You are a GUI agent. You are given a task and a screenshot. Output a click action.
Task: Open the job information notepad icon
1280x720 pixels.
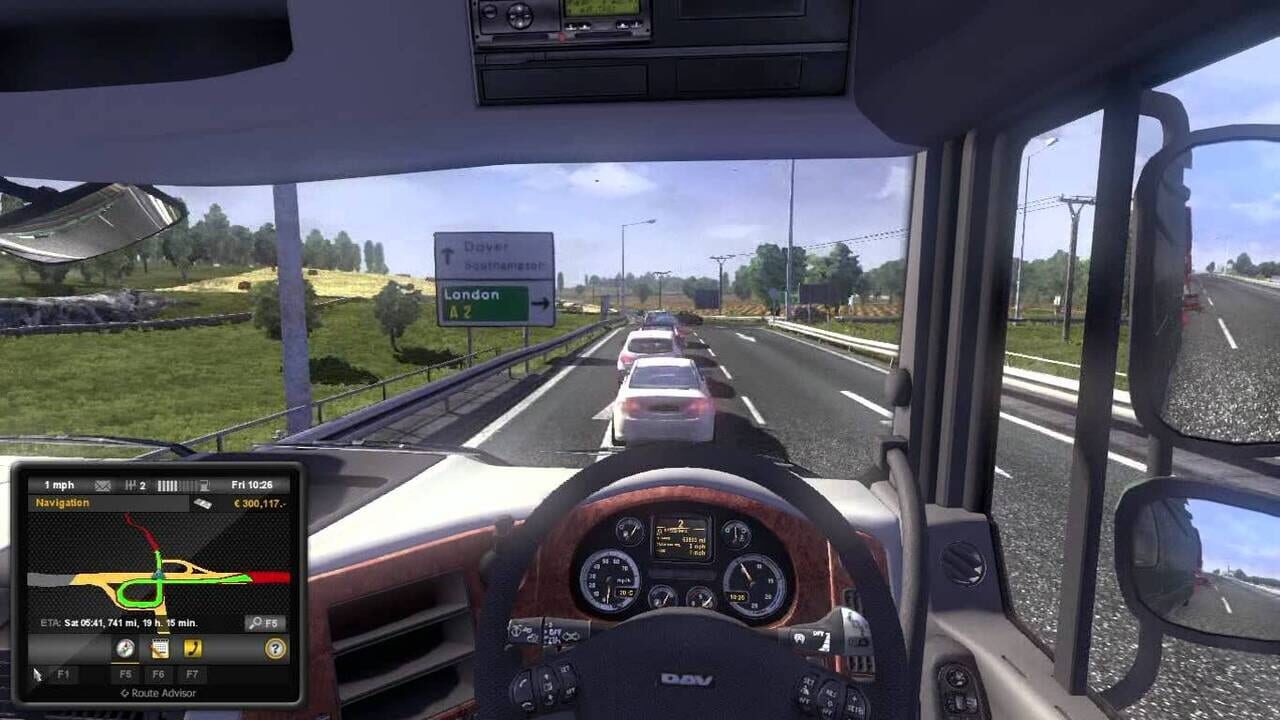pyautogui.click(x=159, y=647)
